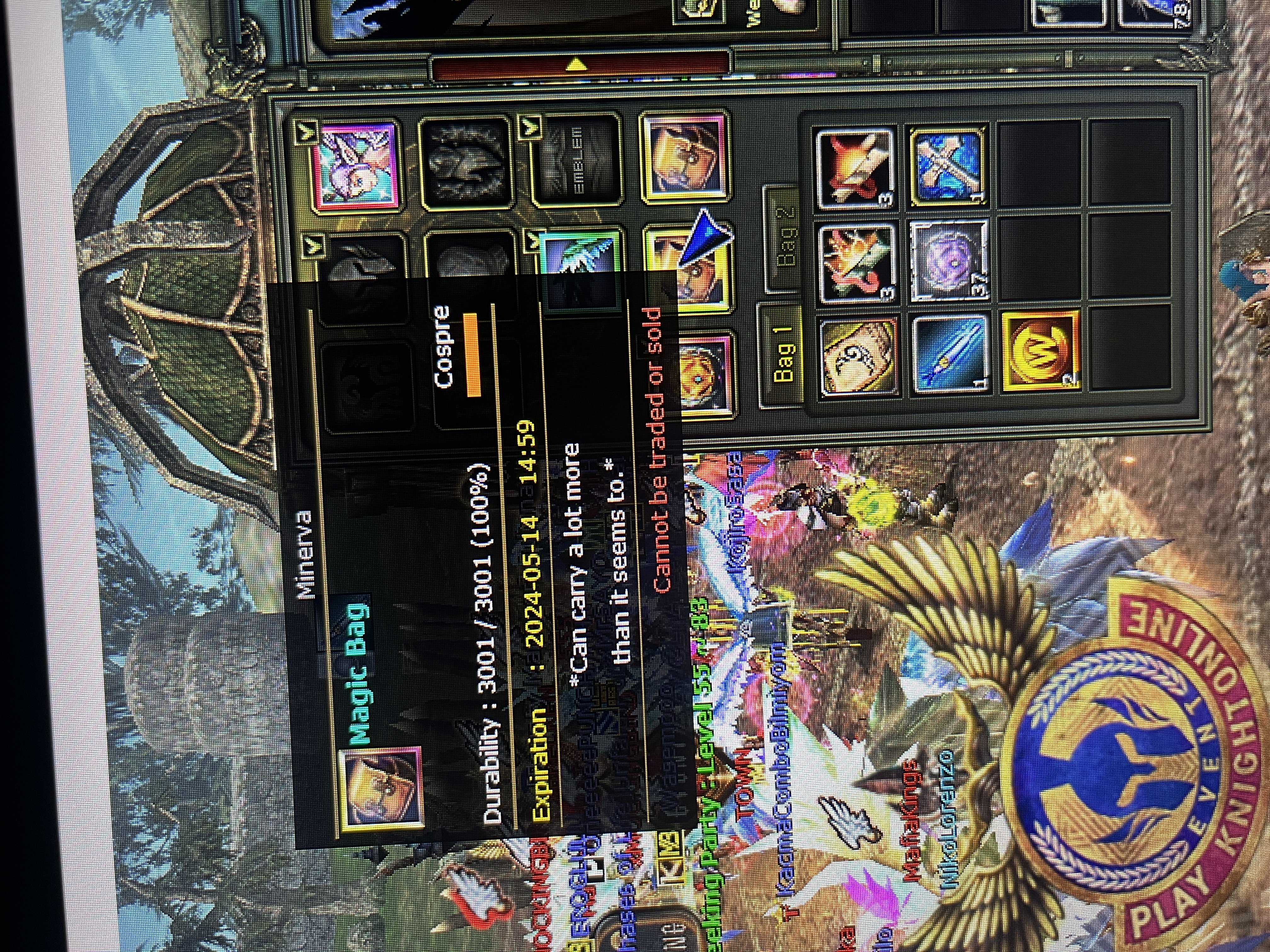Viewport: 1270px width, 952px height.
Task: Expand the arrow next to the Emblem slot
Action: 530,126
